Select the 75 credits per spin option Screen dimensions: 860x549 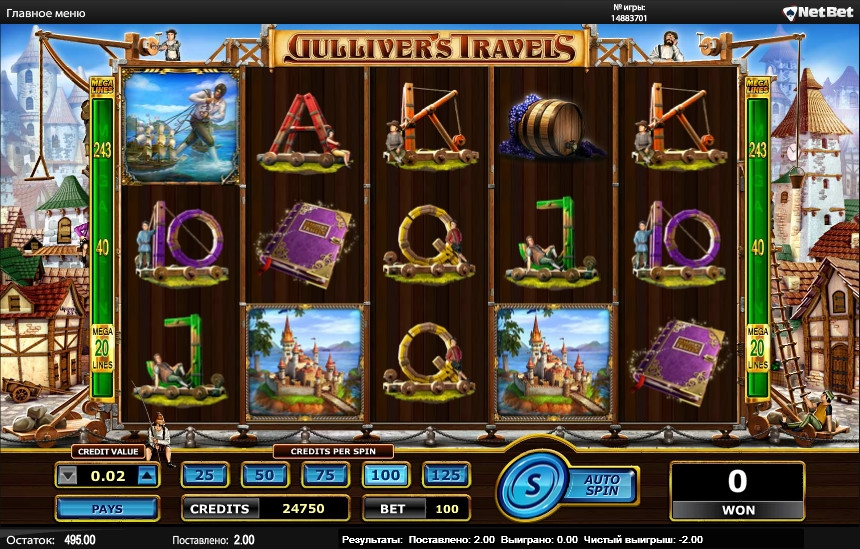point(325,475)
